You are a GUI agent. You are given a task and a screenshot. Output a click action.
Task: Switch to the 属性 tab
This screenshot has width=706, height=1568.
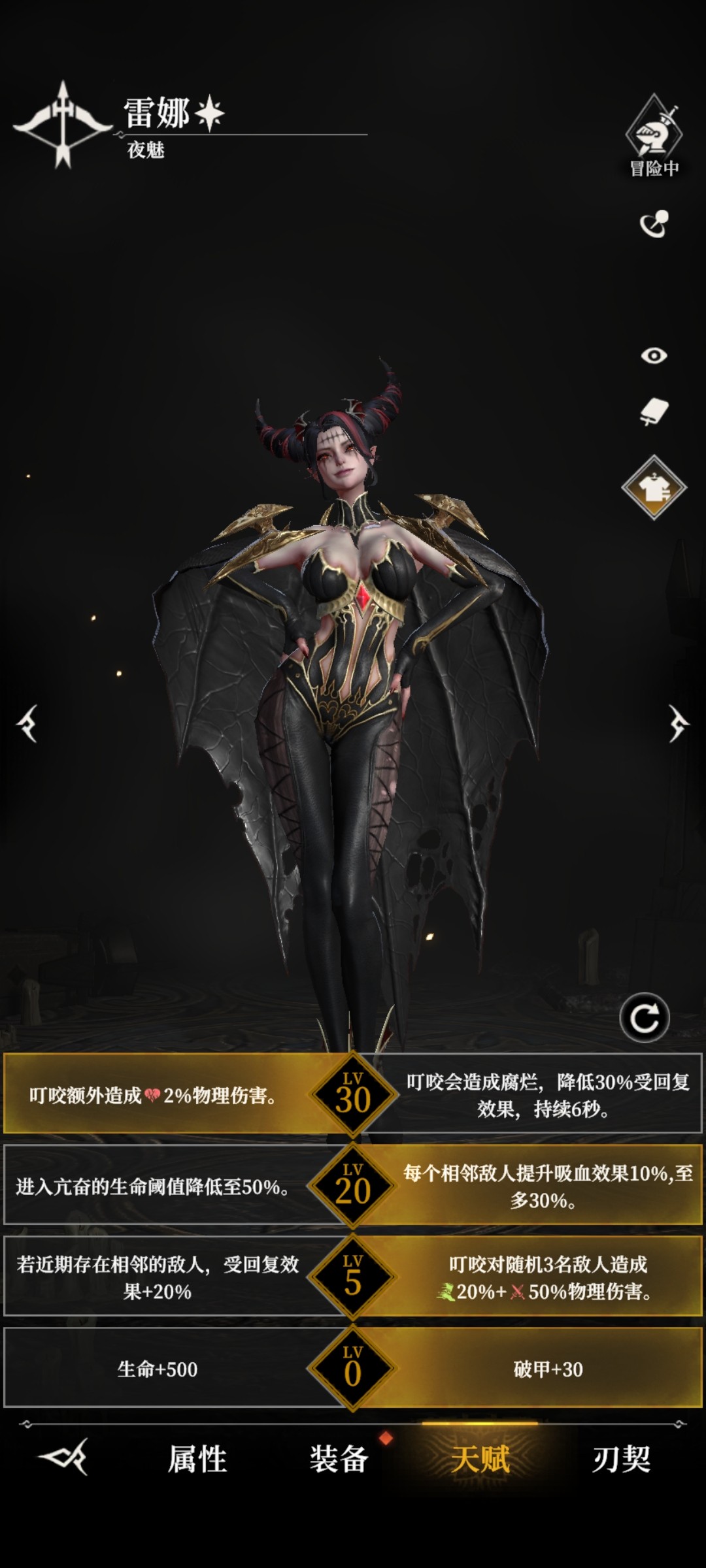(x=197, y=1459)
